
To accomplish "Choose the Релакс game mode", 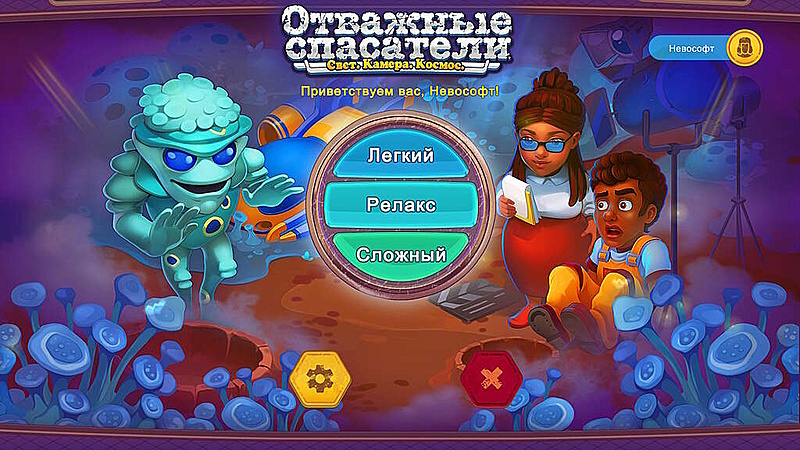I will (x=400, y=206).
